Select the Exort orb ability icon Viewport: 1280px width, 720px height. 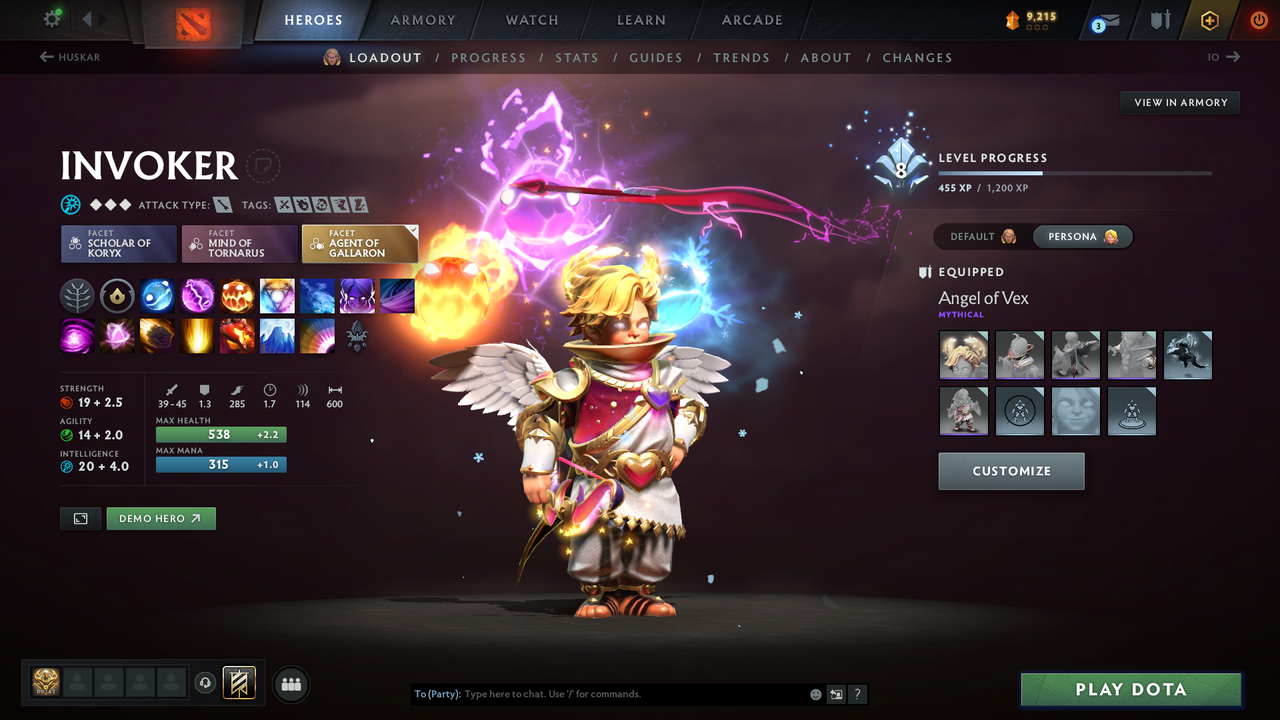click(237, 295)
